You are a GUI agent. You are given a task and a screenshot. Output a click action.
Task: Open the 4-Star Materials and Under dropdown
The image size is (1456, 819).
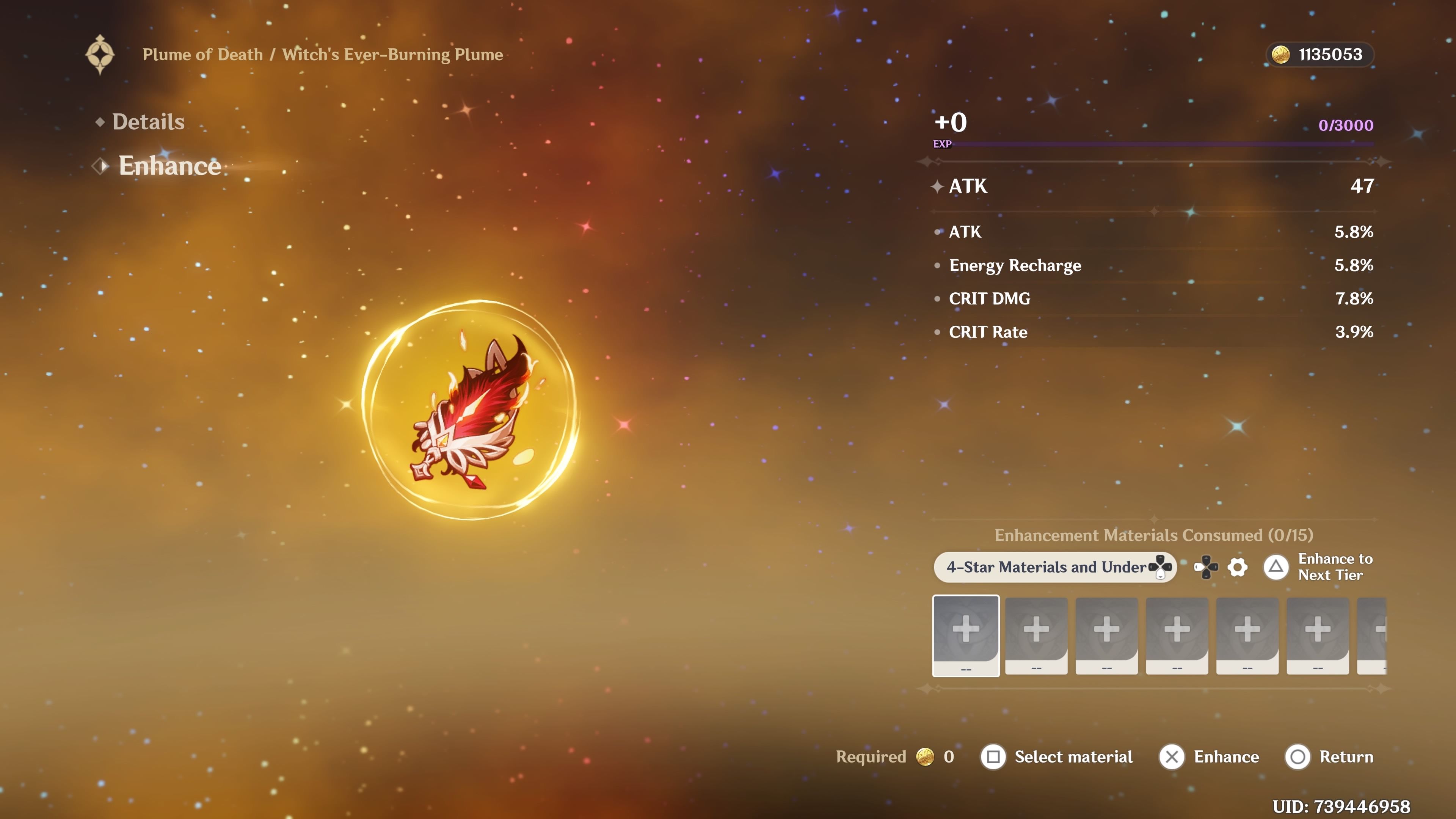[1054, 567]
